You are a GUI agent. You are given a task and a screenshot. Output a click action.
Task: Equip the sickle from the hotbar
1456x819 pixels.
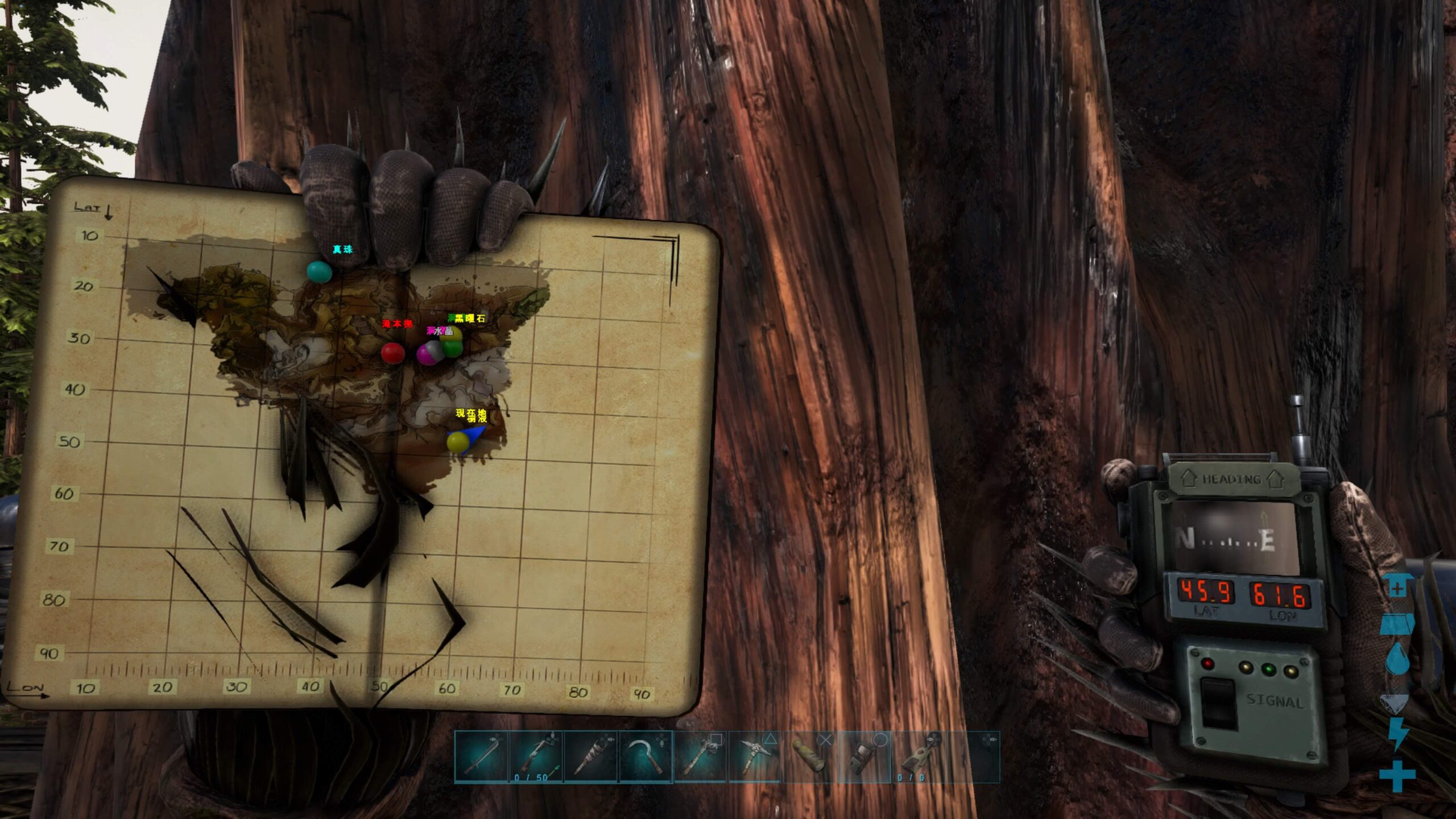click(x=646, y=757)
